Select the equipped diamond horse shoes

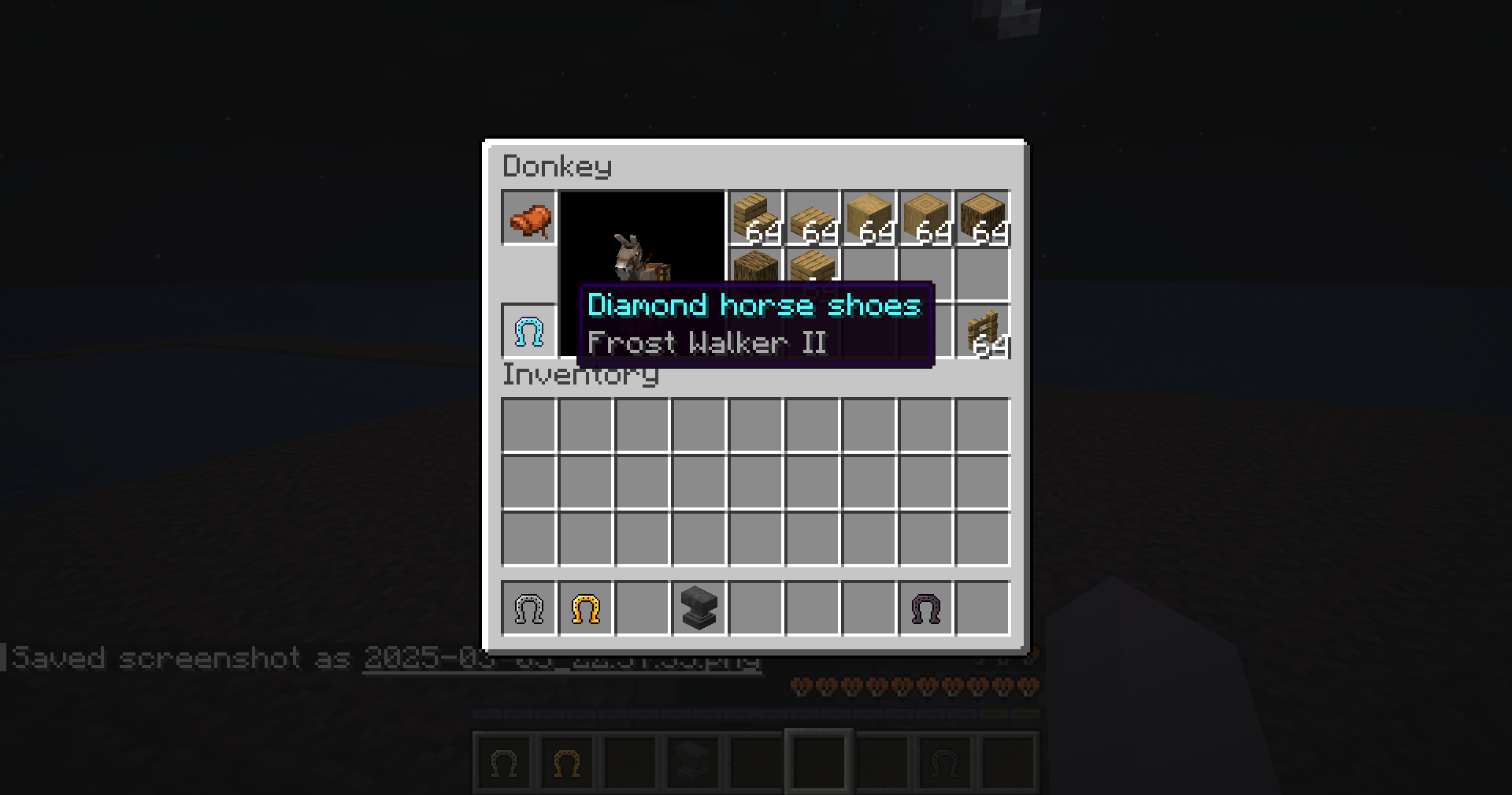click(528, 331)
